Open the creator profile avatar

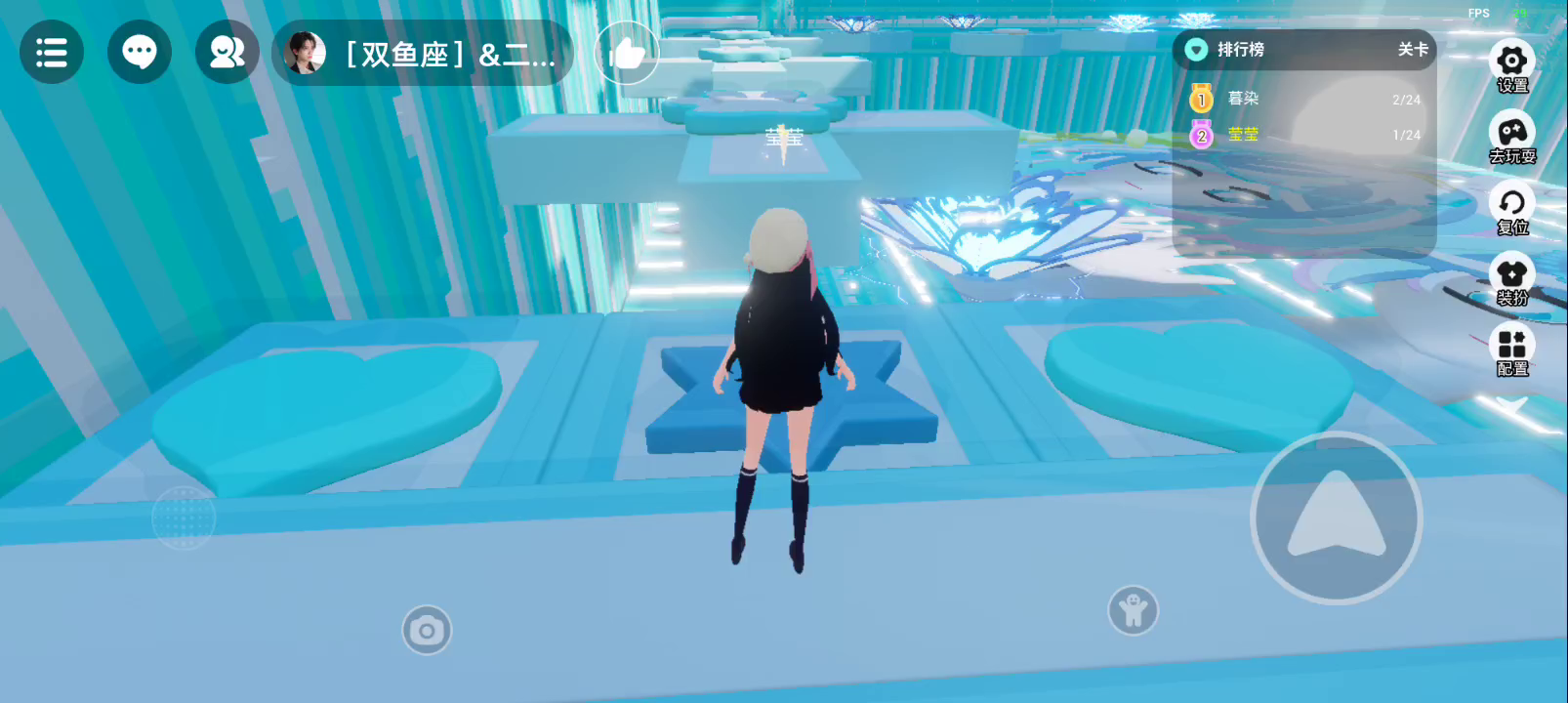[x=305, y=53]
